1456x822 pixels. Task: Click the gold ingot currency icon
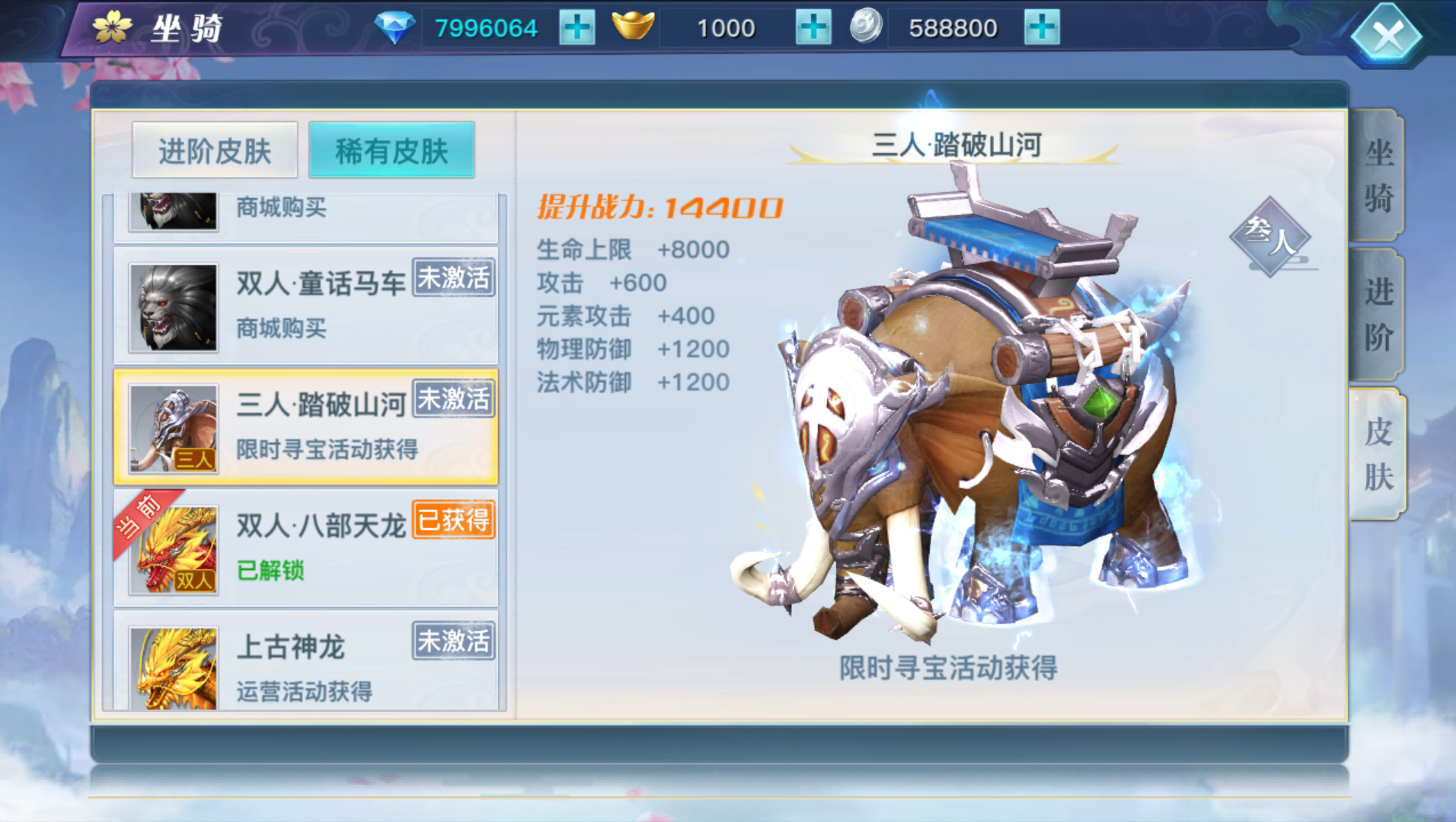[637, 25]
